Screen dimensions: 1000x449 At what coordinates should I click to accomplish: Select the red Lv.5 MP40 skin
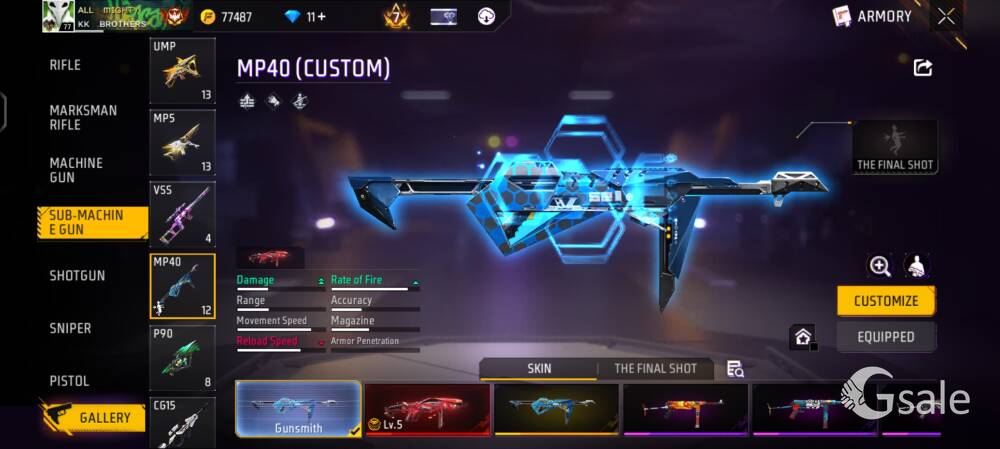[x=427, y=410]
